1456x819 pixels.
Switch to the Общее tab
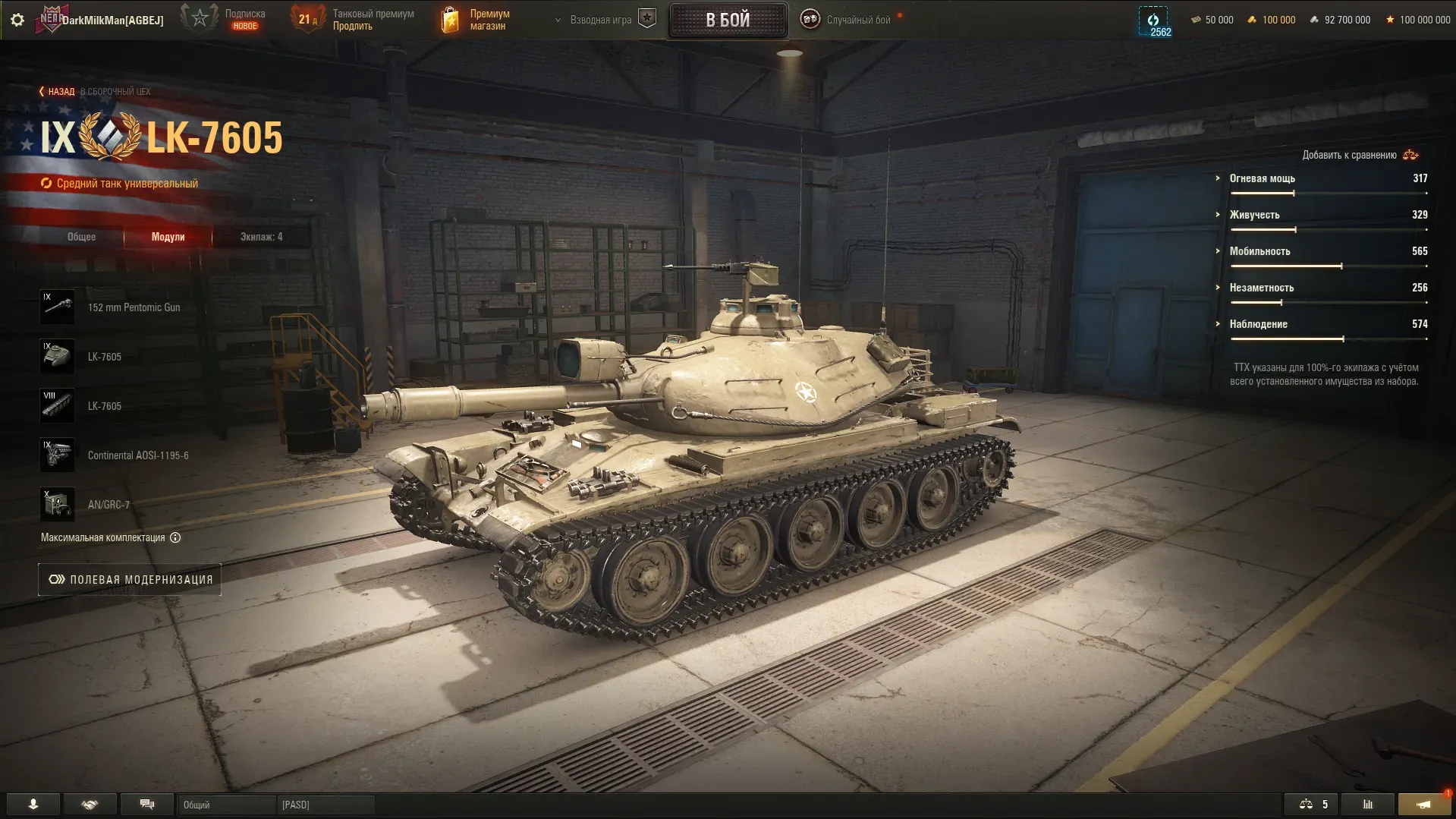tap(81, 237)
